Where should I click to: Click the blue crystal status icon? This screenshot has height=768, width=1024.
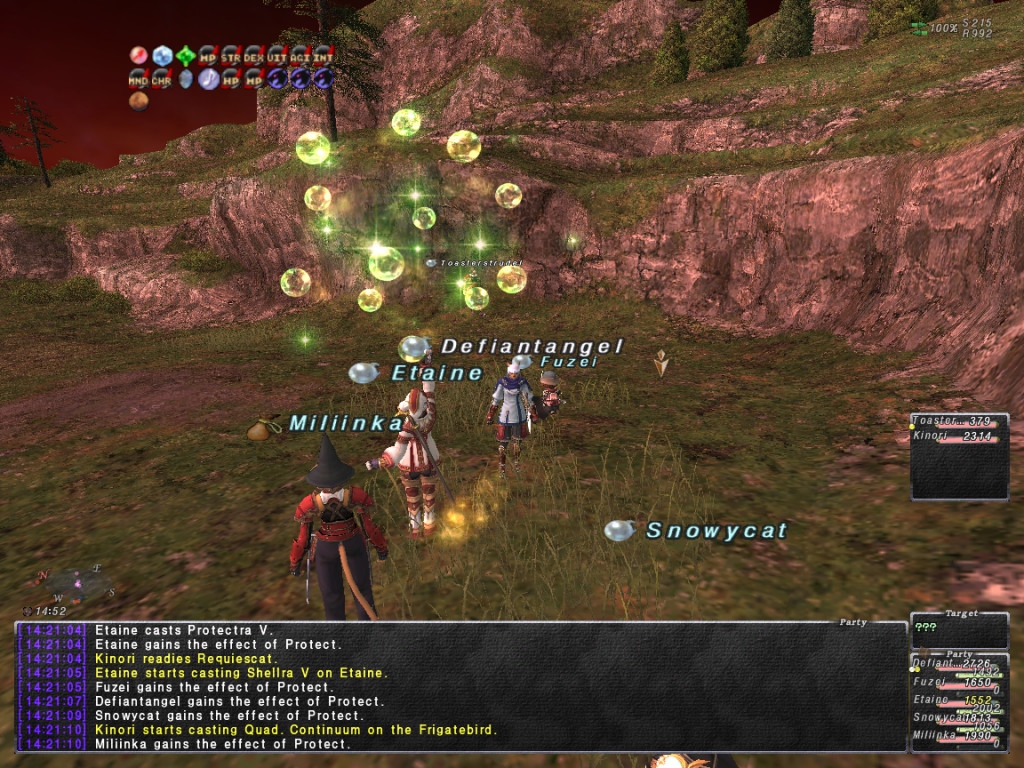(162, 55)
